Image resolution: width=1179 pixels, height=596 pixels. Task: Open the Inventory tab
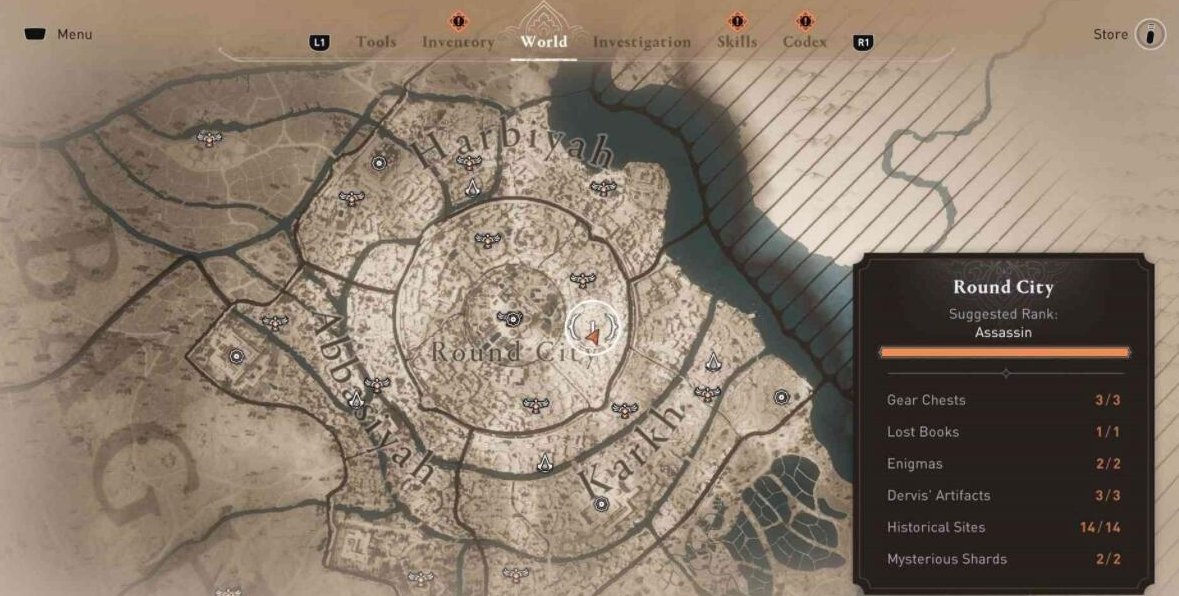[x=458, y=42]
